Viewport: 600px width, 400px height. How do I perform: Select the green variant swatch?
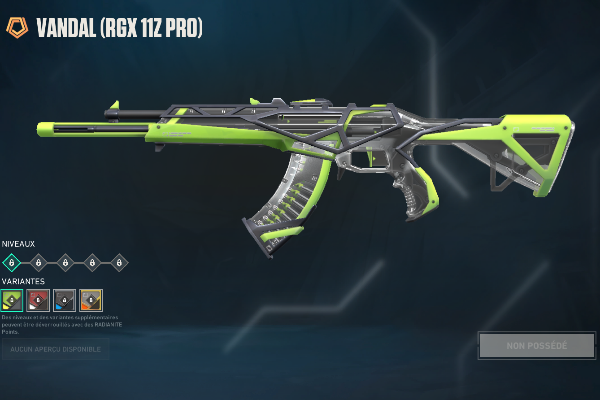click(x=12, y=299)
